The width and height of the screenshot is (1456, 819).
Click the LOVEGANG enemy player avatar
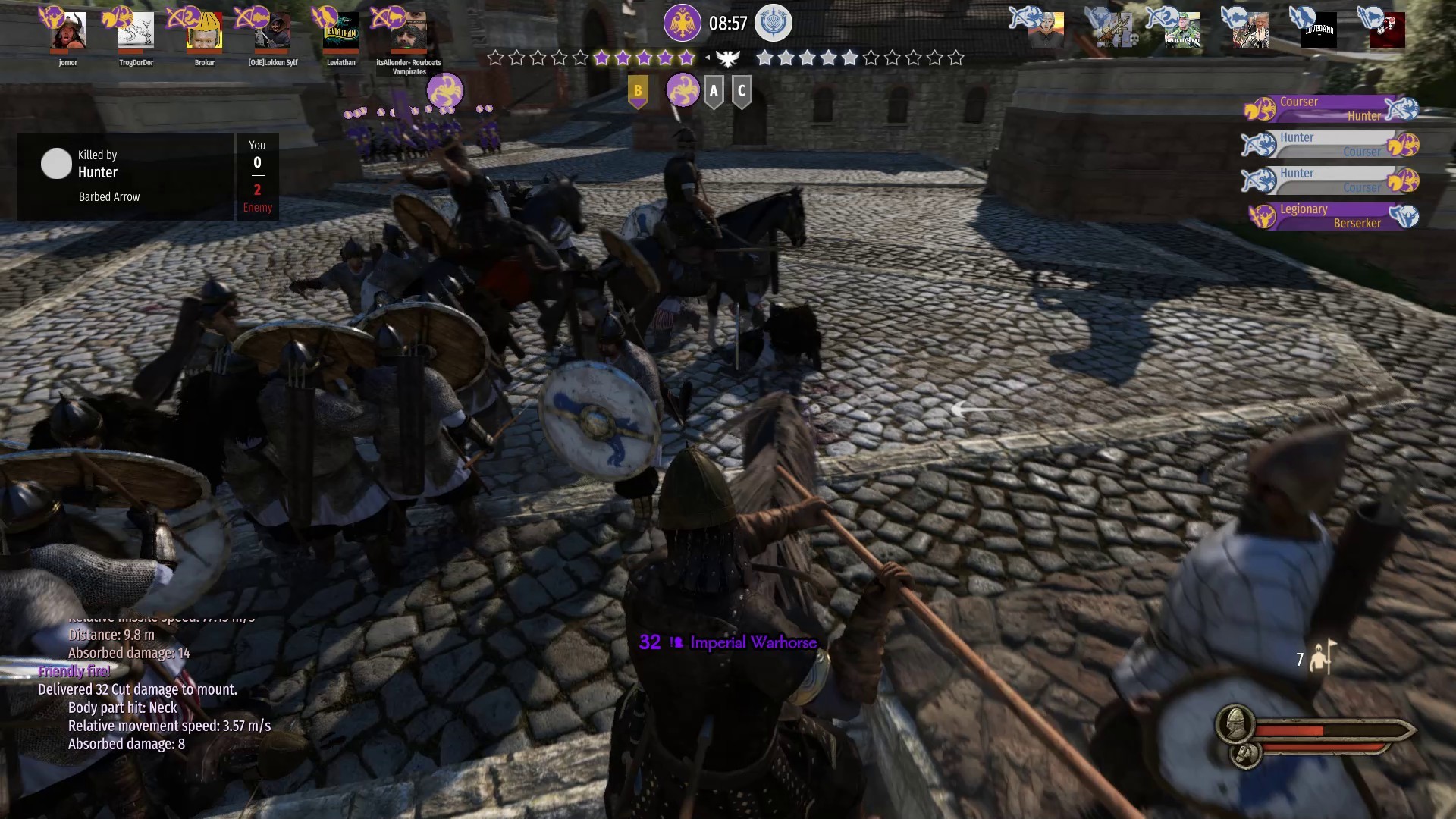pyautogui.click(x=1319, y=31)
